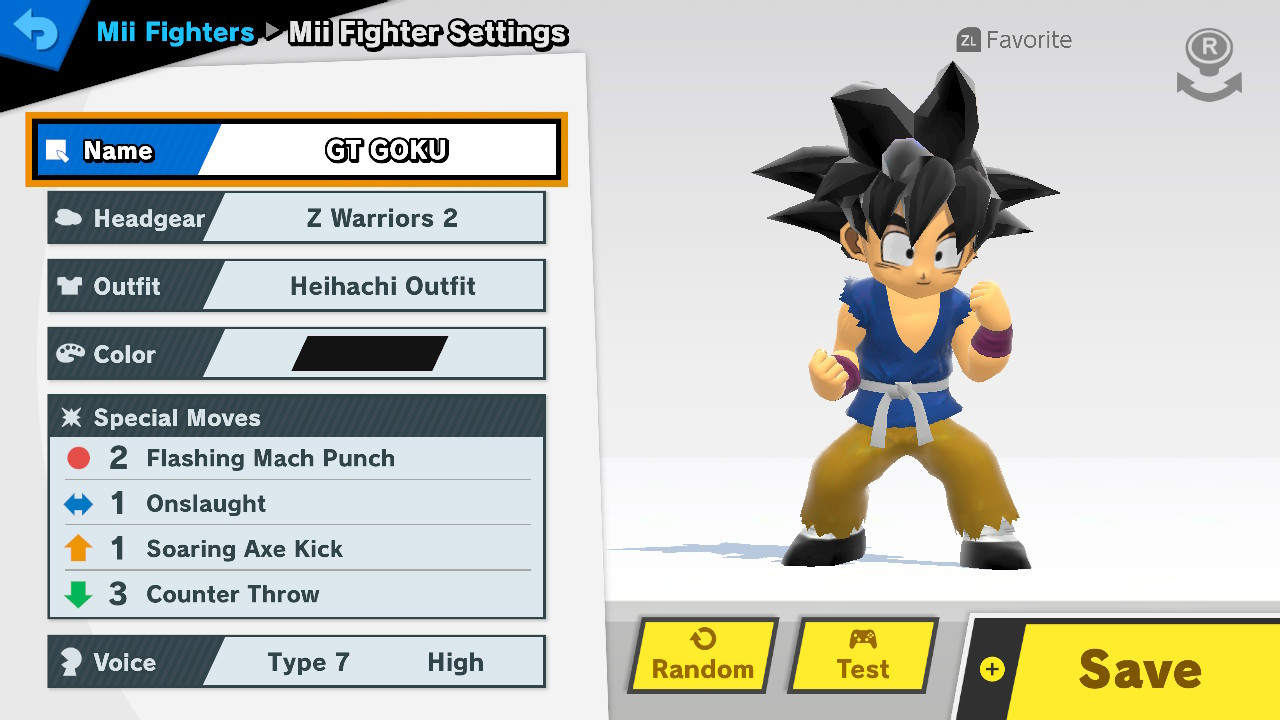Save the Mii Fighter
The height and width of the screenshot is (720, 1280).
[1138, 670]
